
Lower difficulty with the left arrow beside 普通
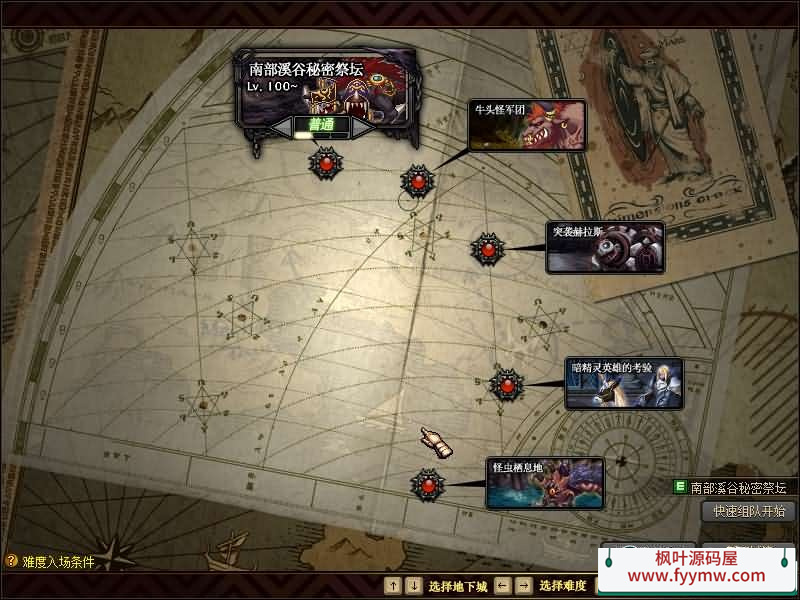(281, 127)
